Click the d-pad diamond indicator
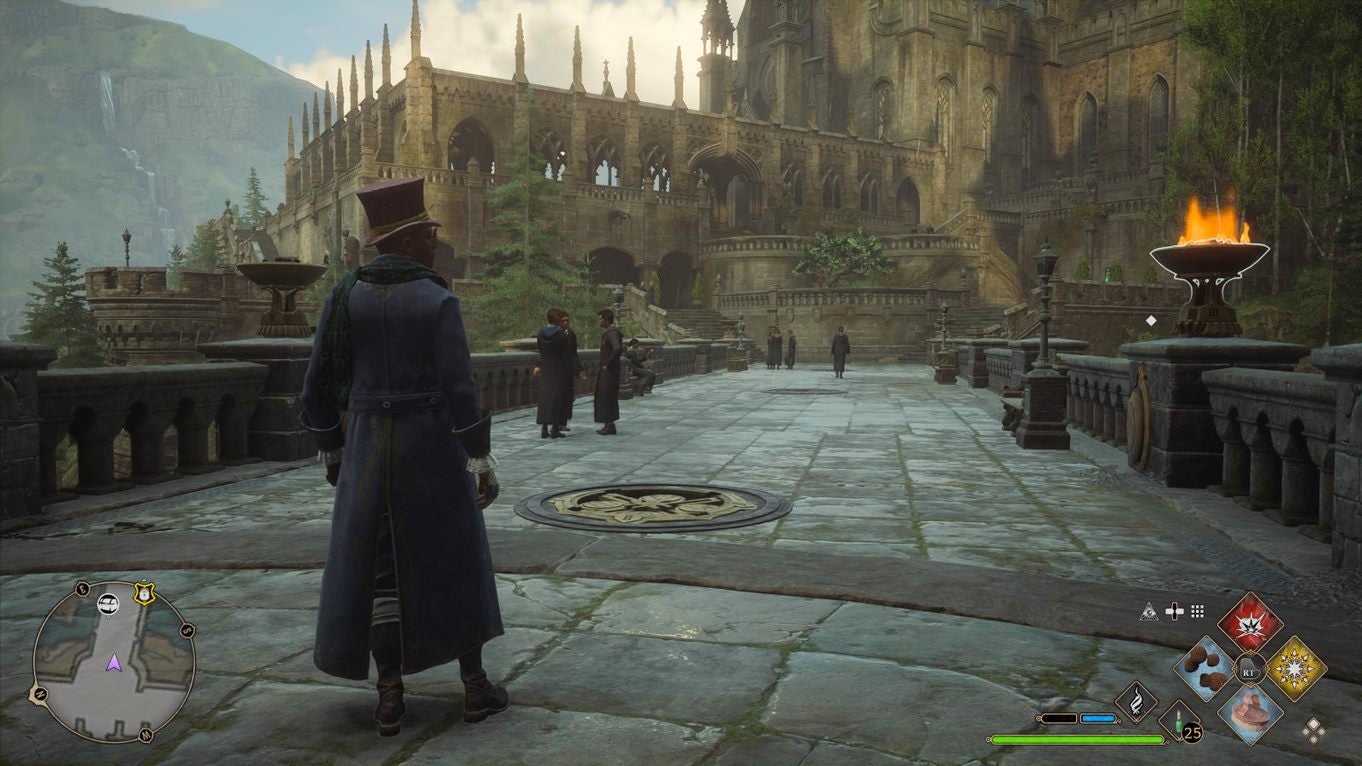This screenshot has height=766, width=1362. [x=1314, y=731]
